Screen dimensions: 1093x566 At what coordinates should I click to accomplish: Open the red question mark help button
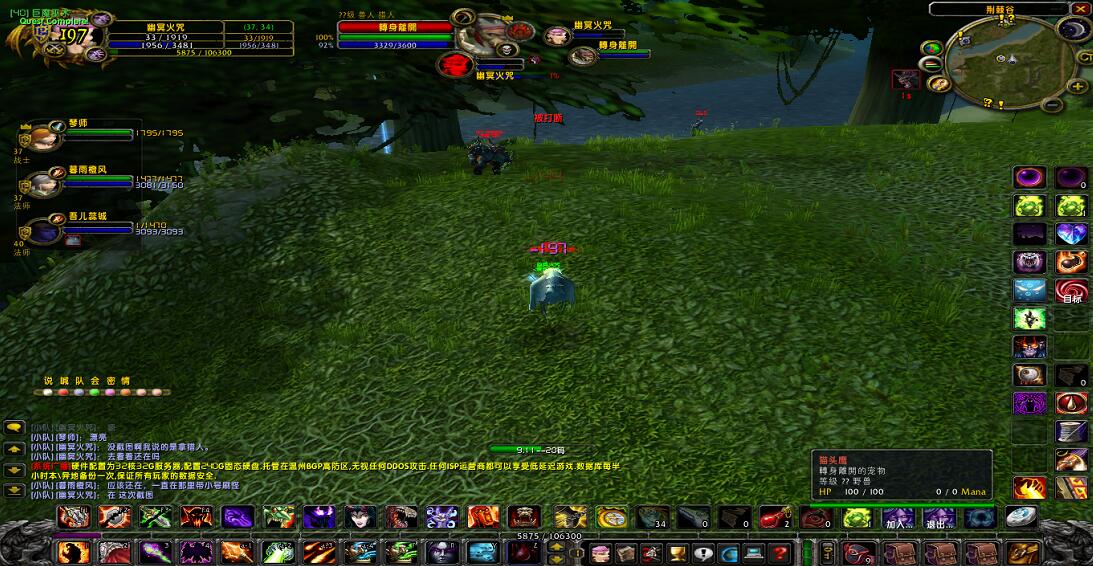pos(780,553)
